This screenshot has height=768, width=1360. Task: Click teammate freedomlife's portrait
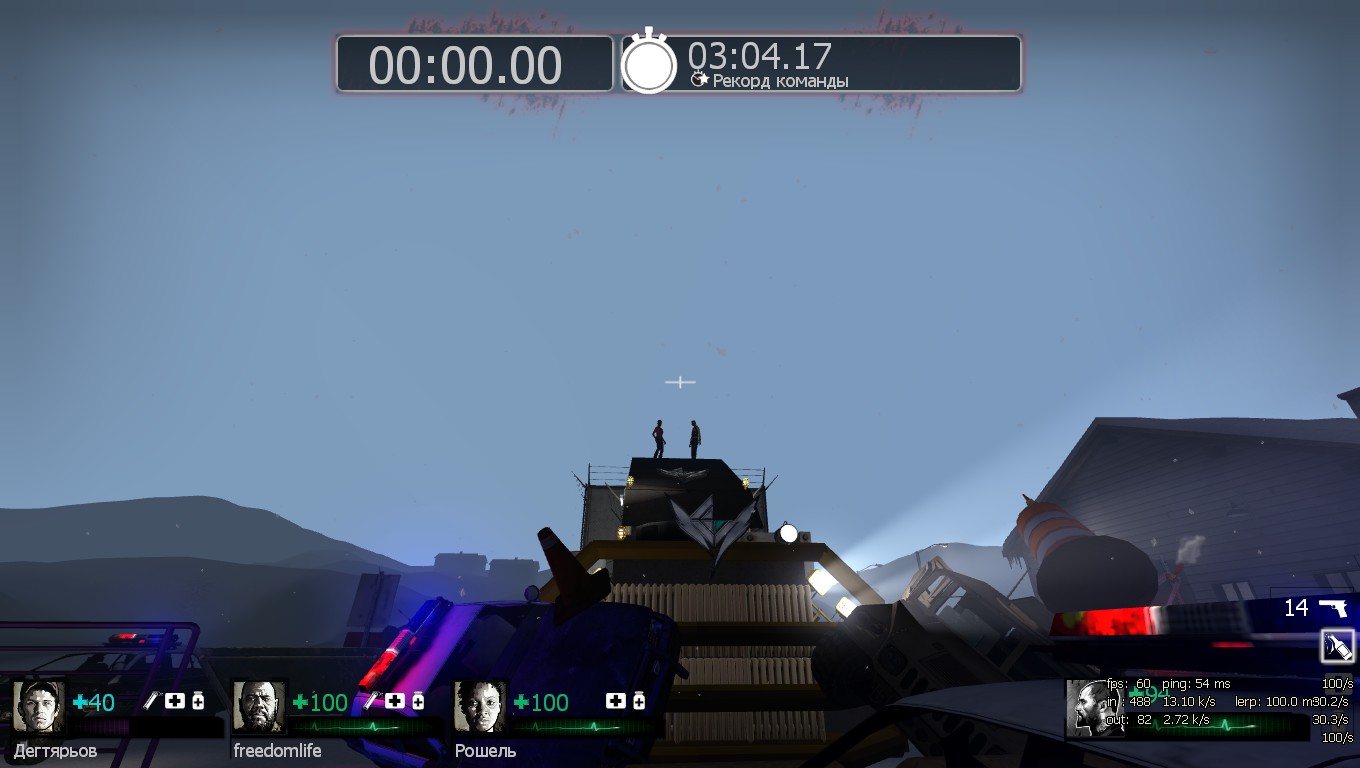[259, 706]
